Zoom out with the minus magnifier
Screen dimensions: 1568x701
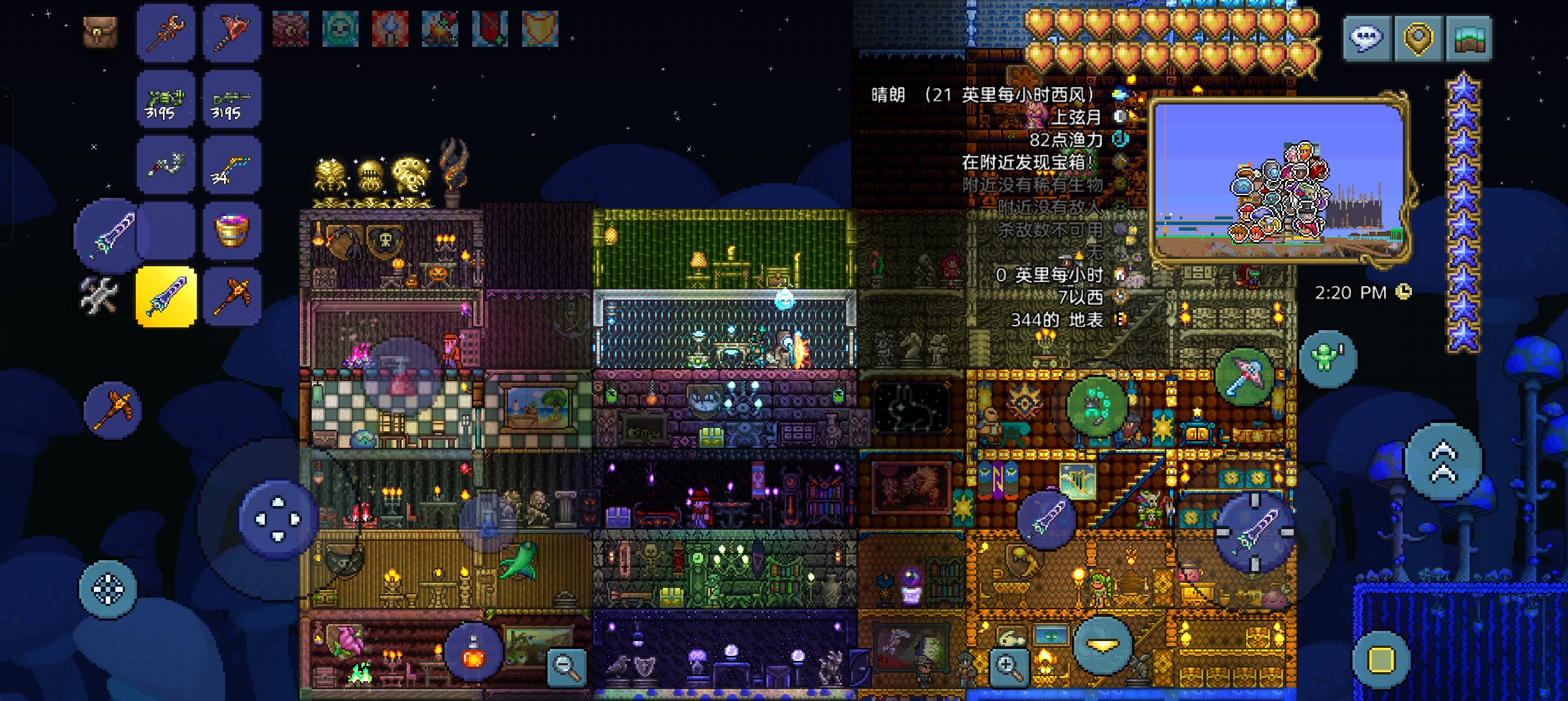567,667
